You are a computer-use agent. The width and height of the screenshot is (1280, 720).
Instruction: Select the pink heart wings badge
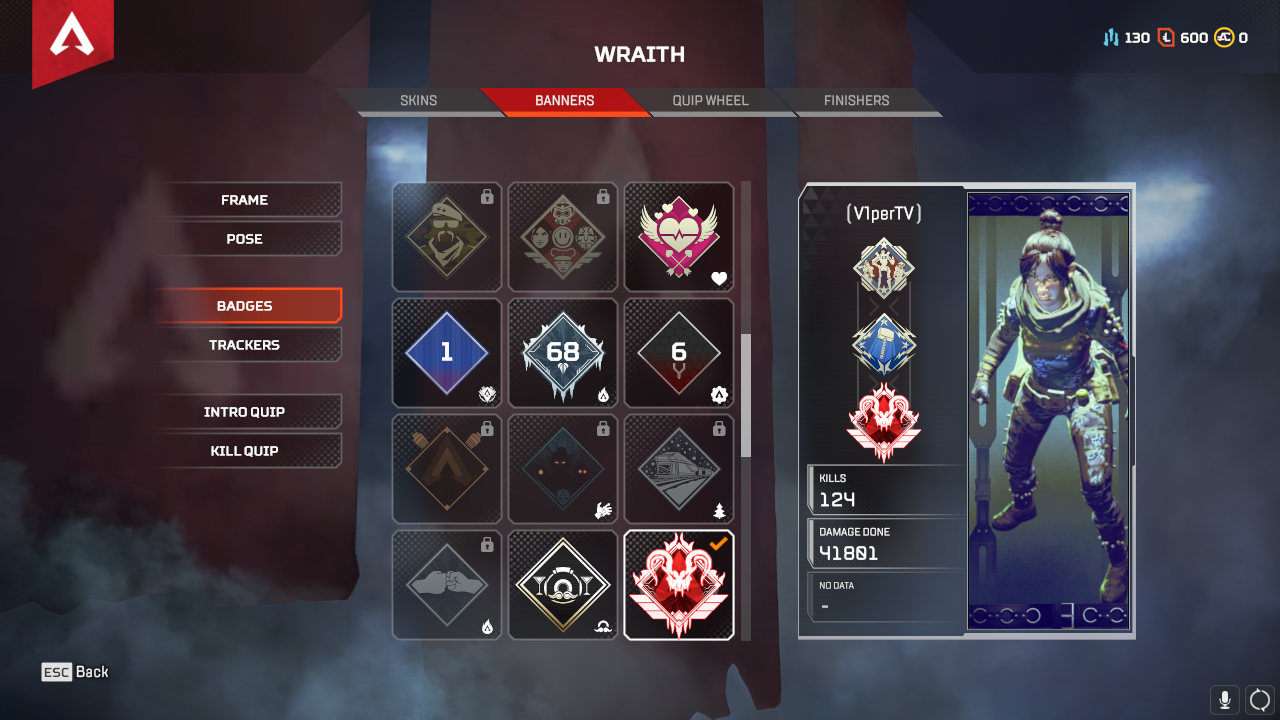tap(679, 237)
